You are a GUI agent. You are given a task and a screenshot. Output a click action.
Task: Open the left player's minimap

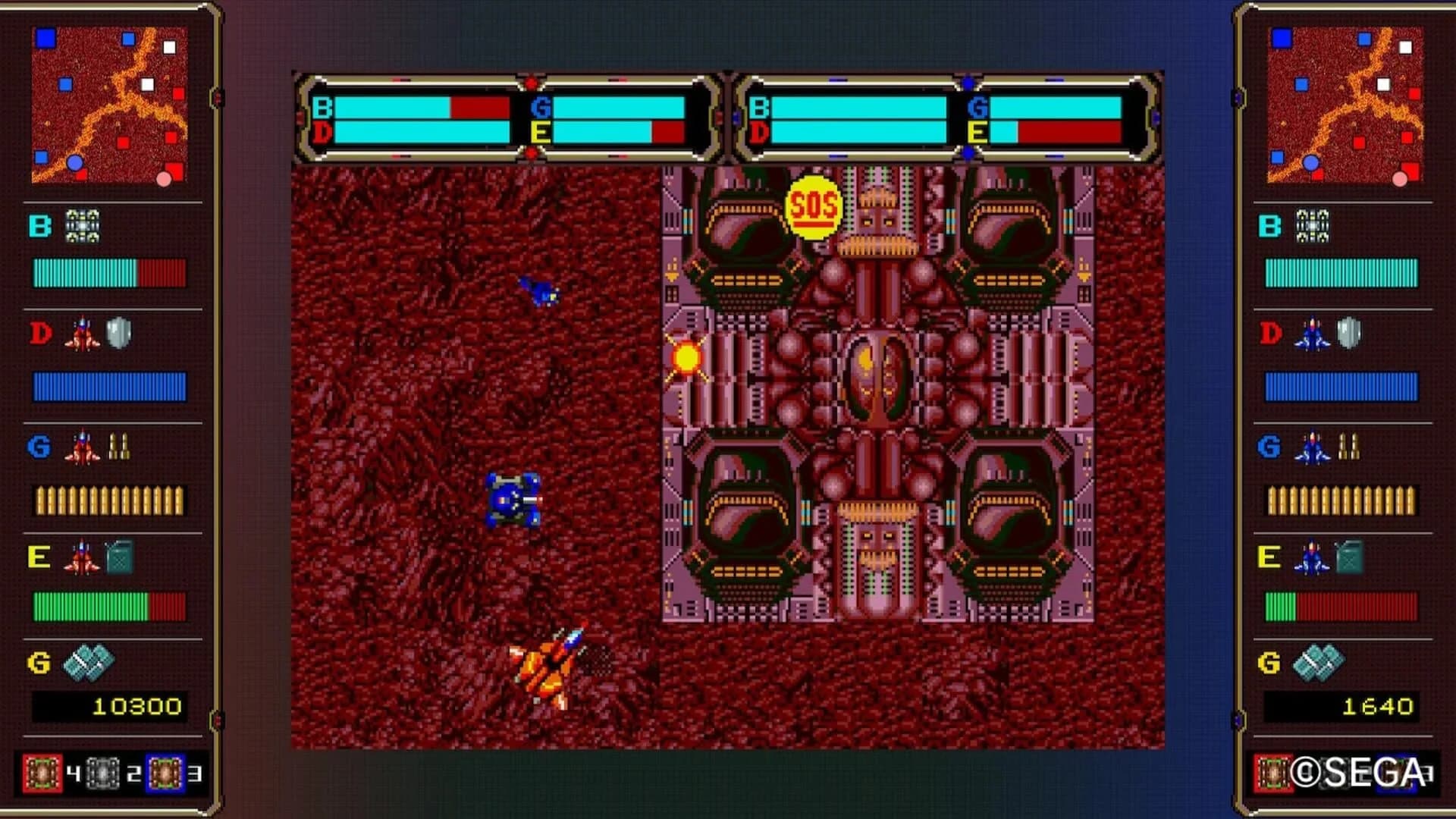(x=110, y=106)
